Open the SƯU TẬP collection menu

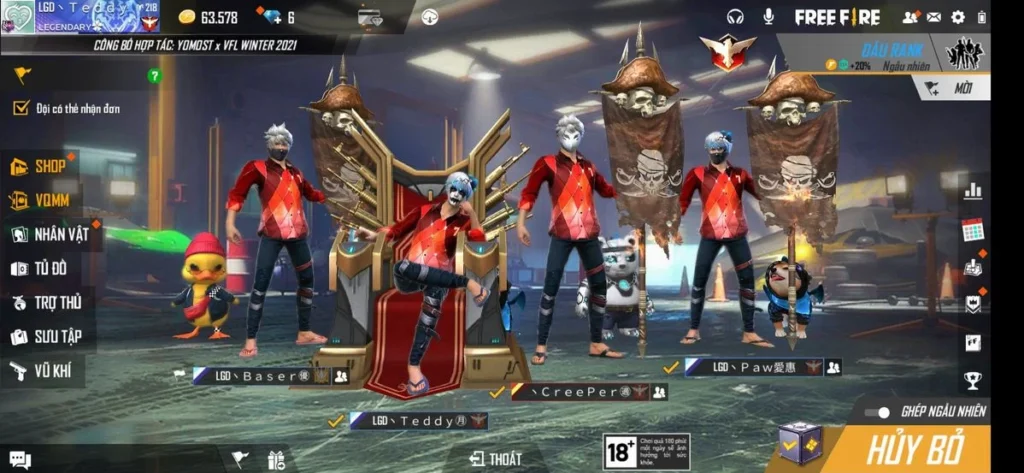coord(47,337)
